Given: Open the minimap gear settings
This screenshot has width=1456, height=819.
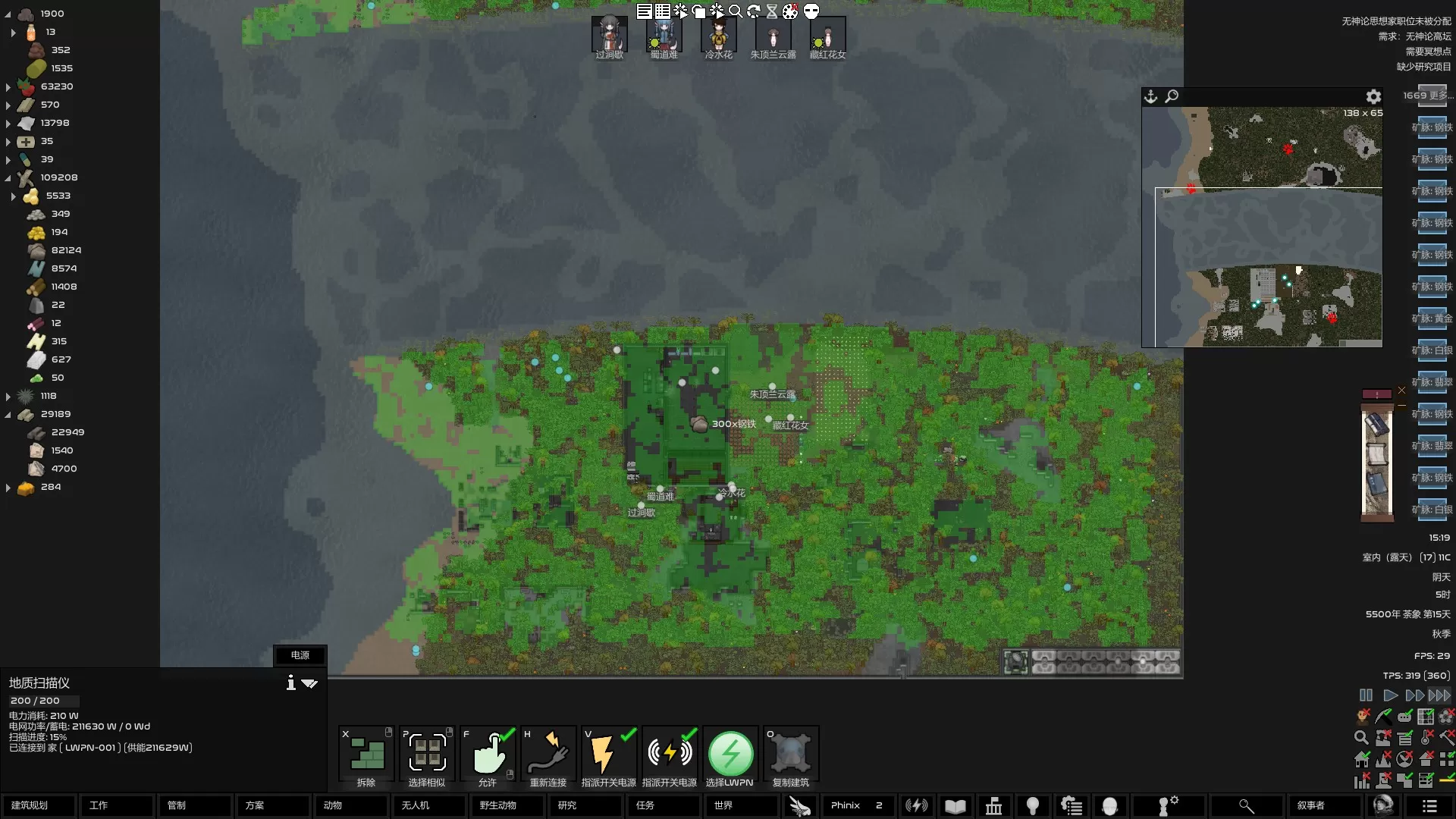Looking at the screenshot, I should [x=1373, y=97].
